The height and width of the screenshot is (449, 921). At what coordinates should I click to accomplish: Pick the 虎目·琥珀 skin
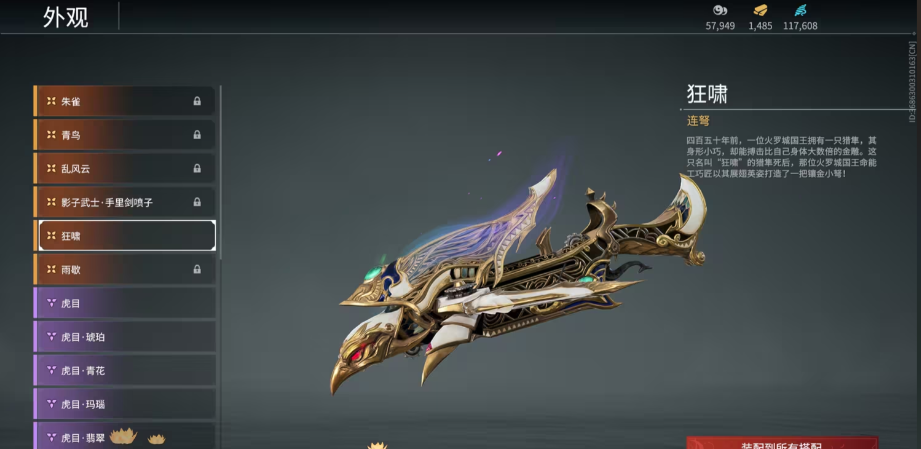pos(124,337)
